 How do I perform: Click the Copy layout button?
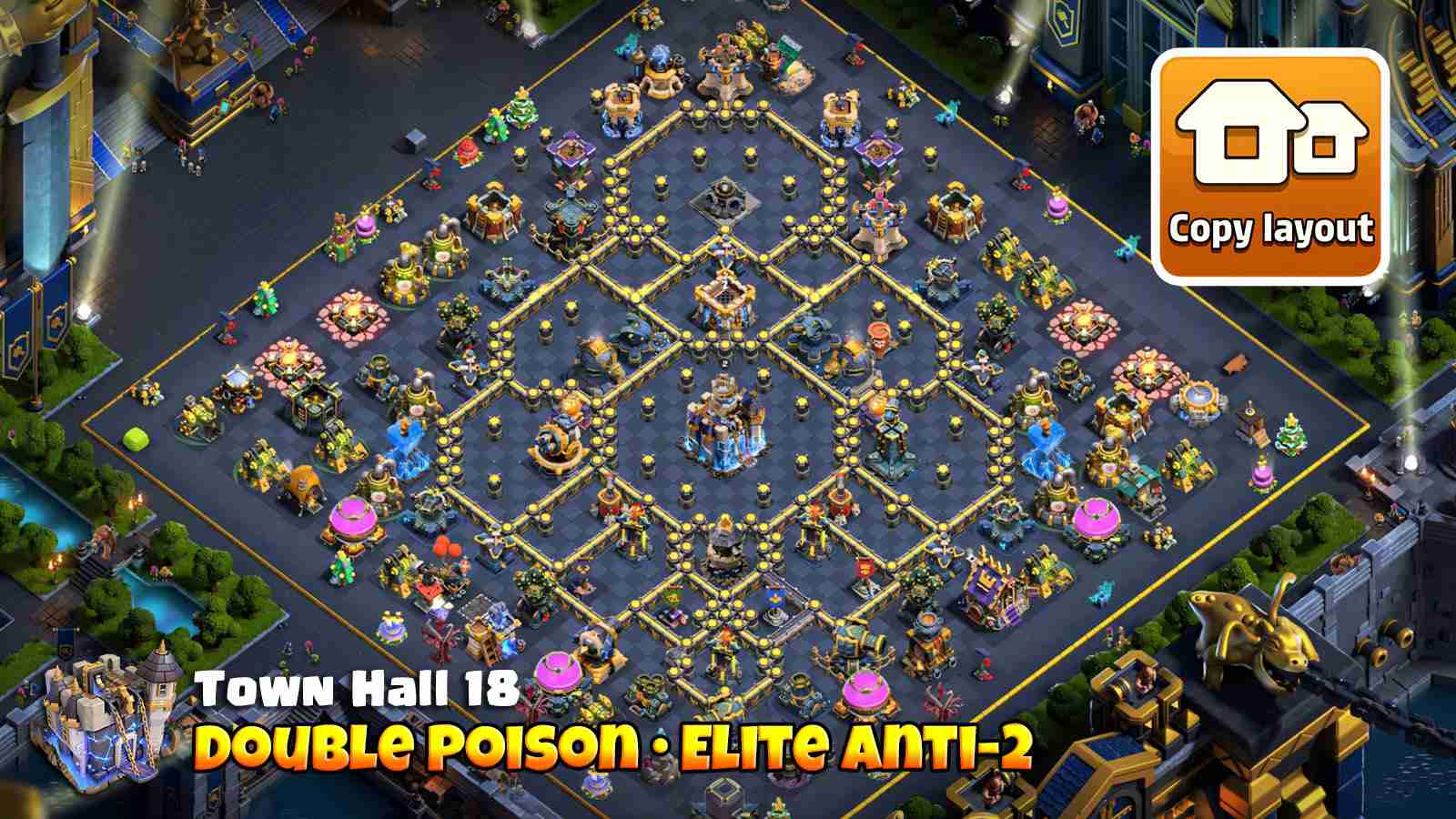tap(1273, 226)
